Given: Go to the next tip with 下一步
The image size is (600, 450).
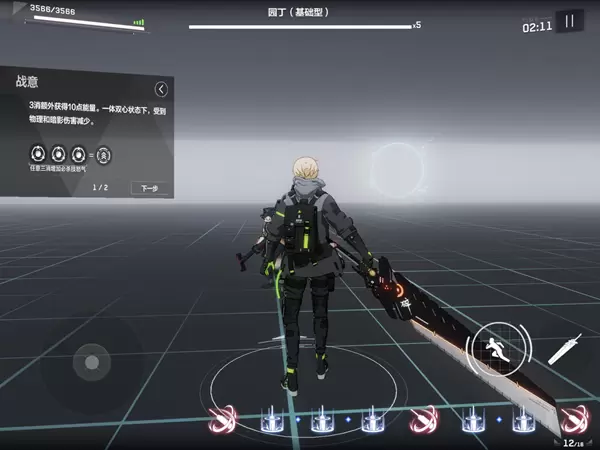Looking at the screenshot, I should tap(150, 187).
